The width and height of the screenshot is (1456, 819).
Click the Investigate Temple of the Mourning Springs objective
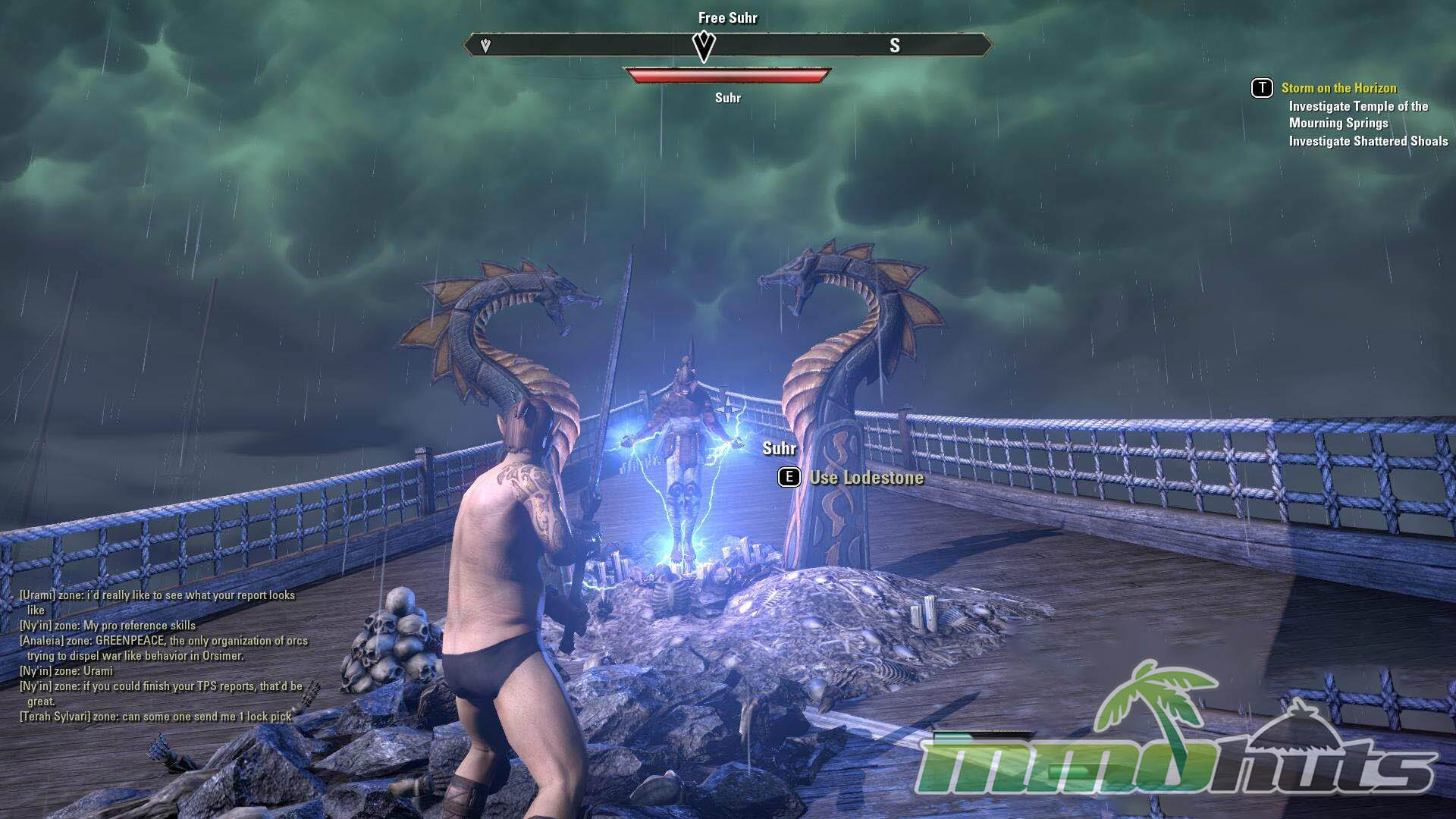point(1357,115)
